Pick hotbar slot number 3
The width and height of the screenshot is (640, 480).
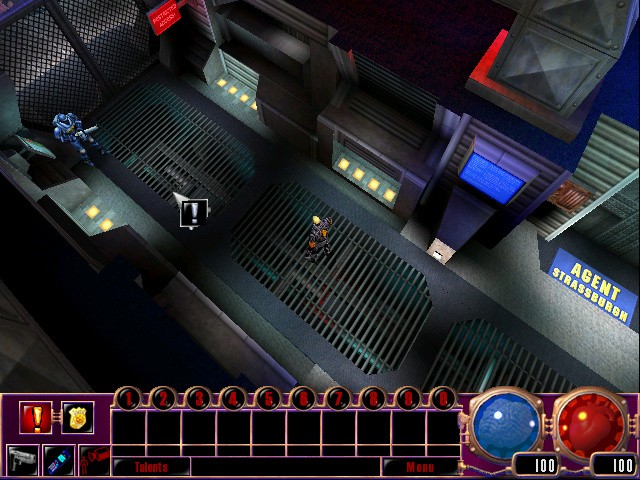point(198,398)
